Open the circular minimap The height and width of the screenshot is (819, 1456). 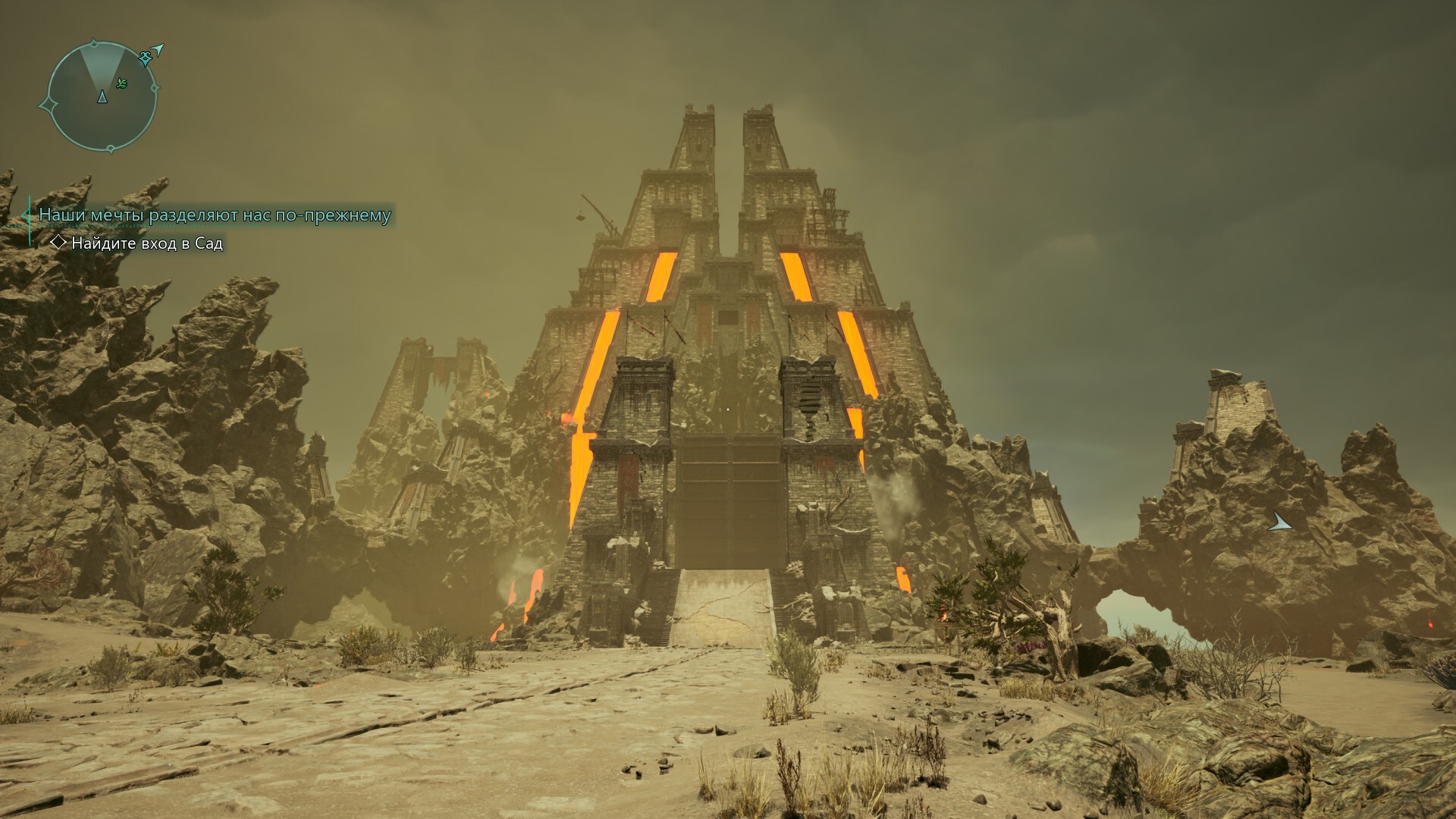[102, 95]
